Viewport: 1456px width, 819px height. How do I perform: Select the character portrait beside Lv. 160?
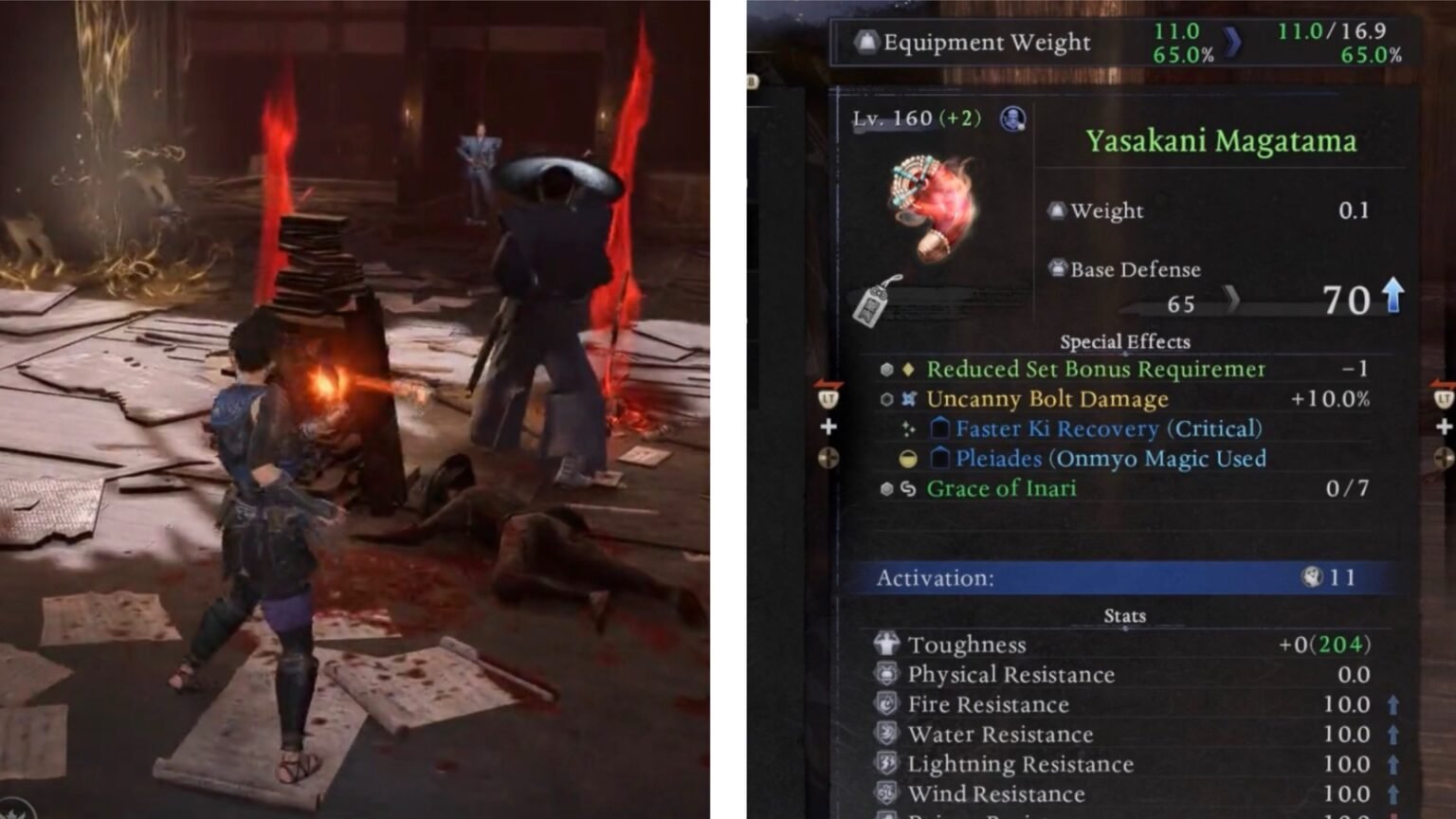1011,119
